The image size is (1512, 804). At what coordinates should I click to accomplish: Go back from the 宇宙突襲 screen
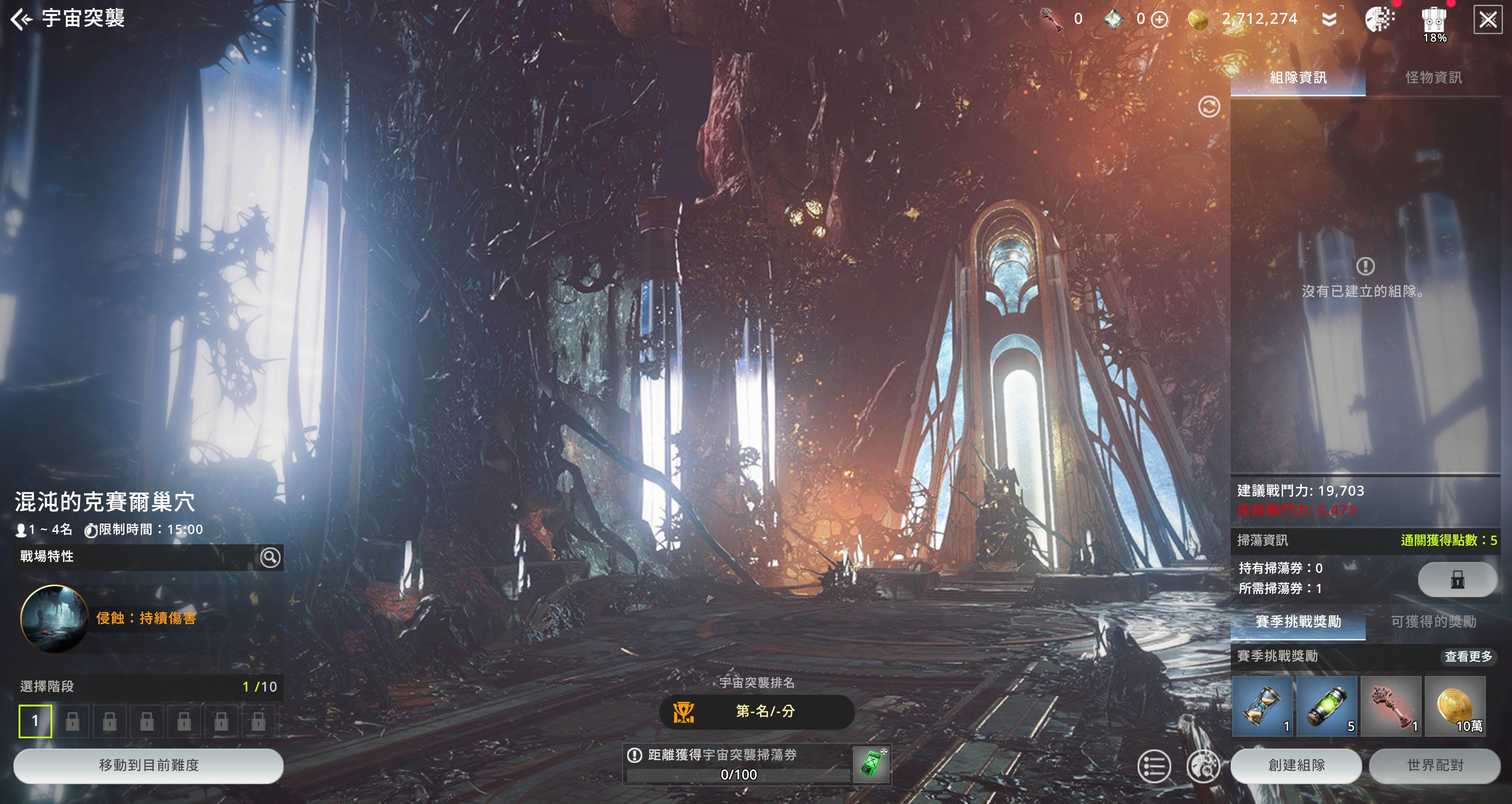tap(21, 19)
